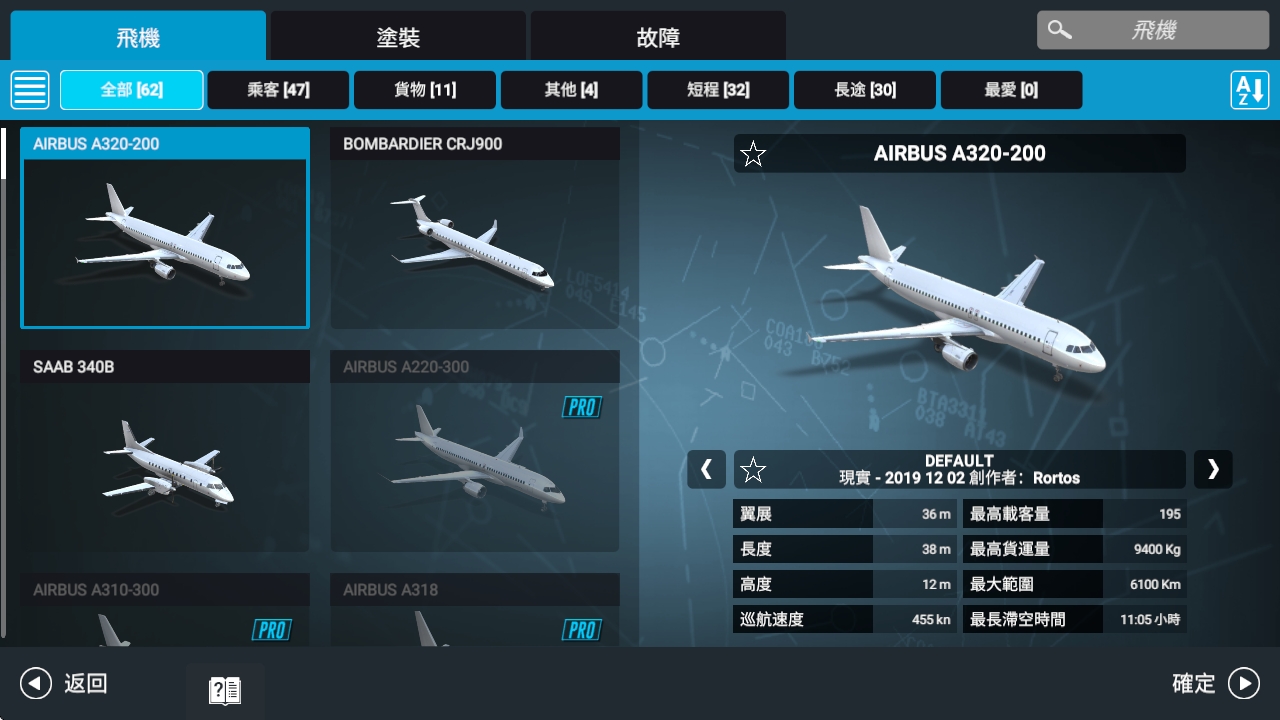1280x720 pixels.
Task: Click the PRO badge on AIRBUS A318
Action: (x=583, y=630)
